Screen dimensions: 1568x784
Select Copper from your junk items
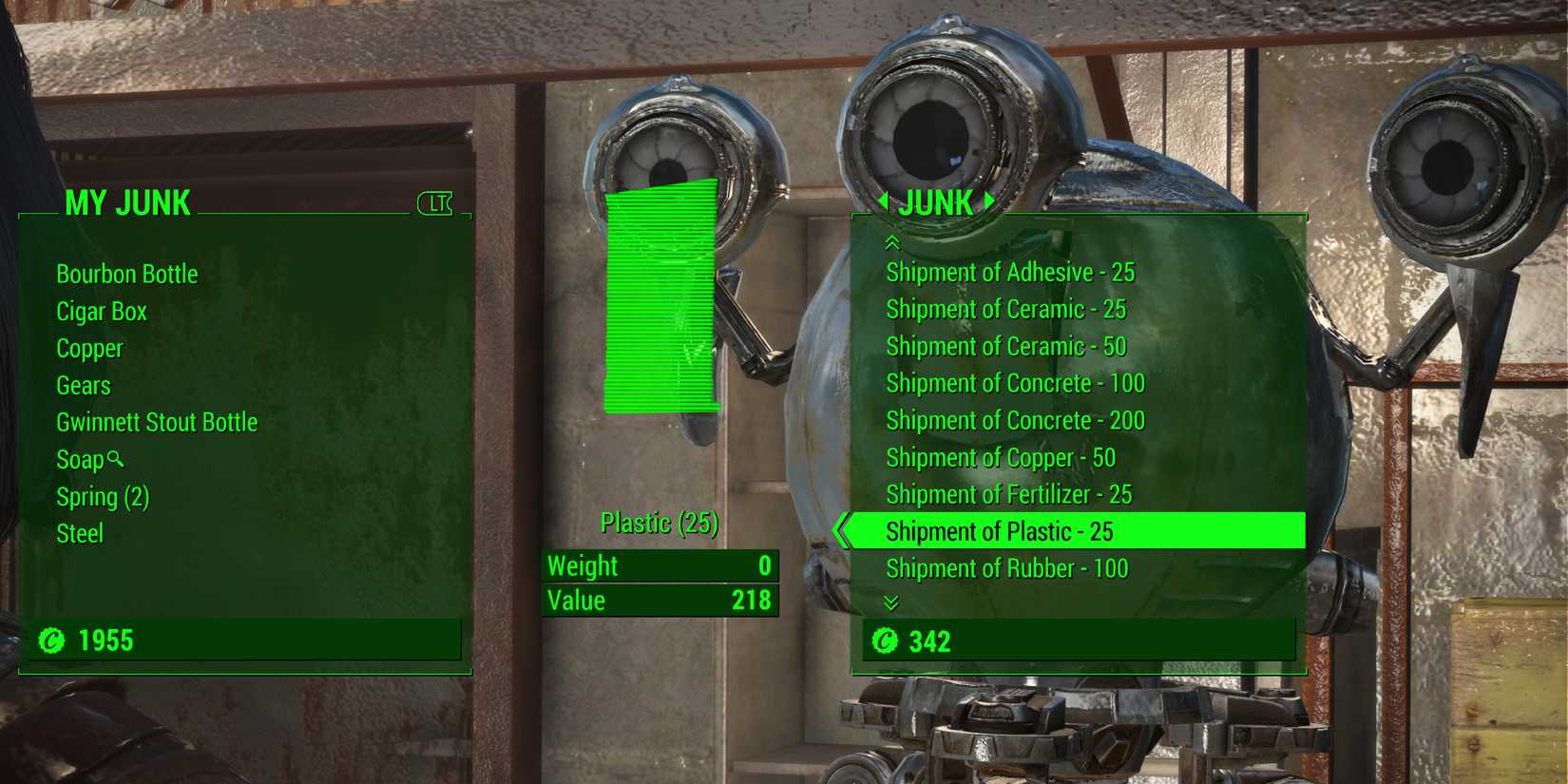tap(89, 348)
